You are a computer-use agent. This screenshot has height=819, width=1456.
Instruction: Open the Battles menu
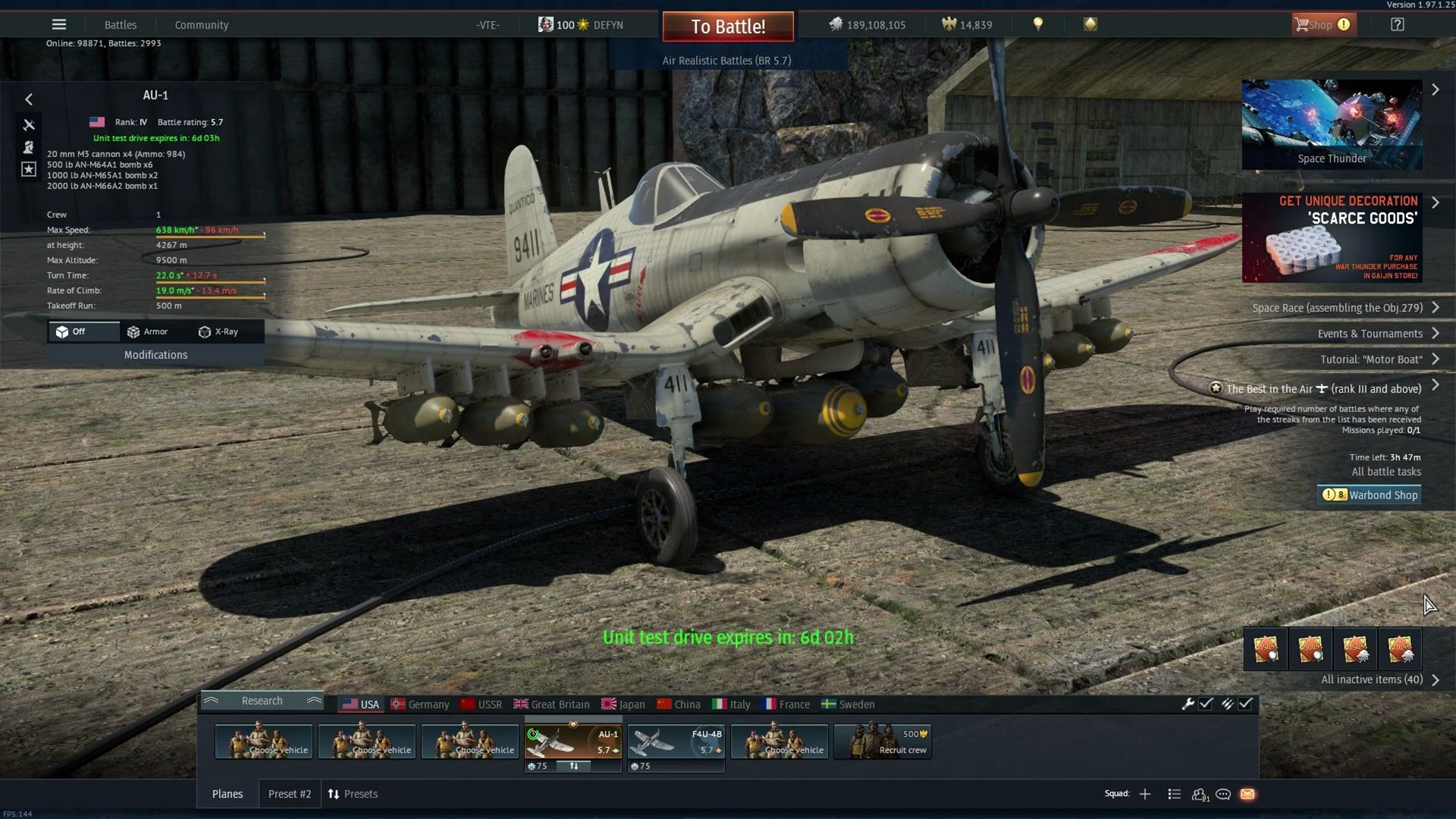point(121,25)
